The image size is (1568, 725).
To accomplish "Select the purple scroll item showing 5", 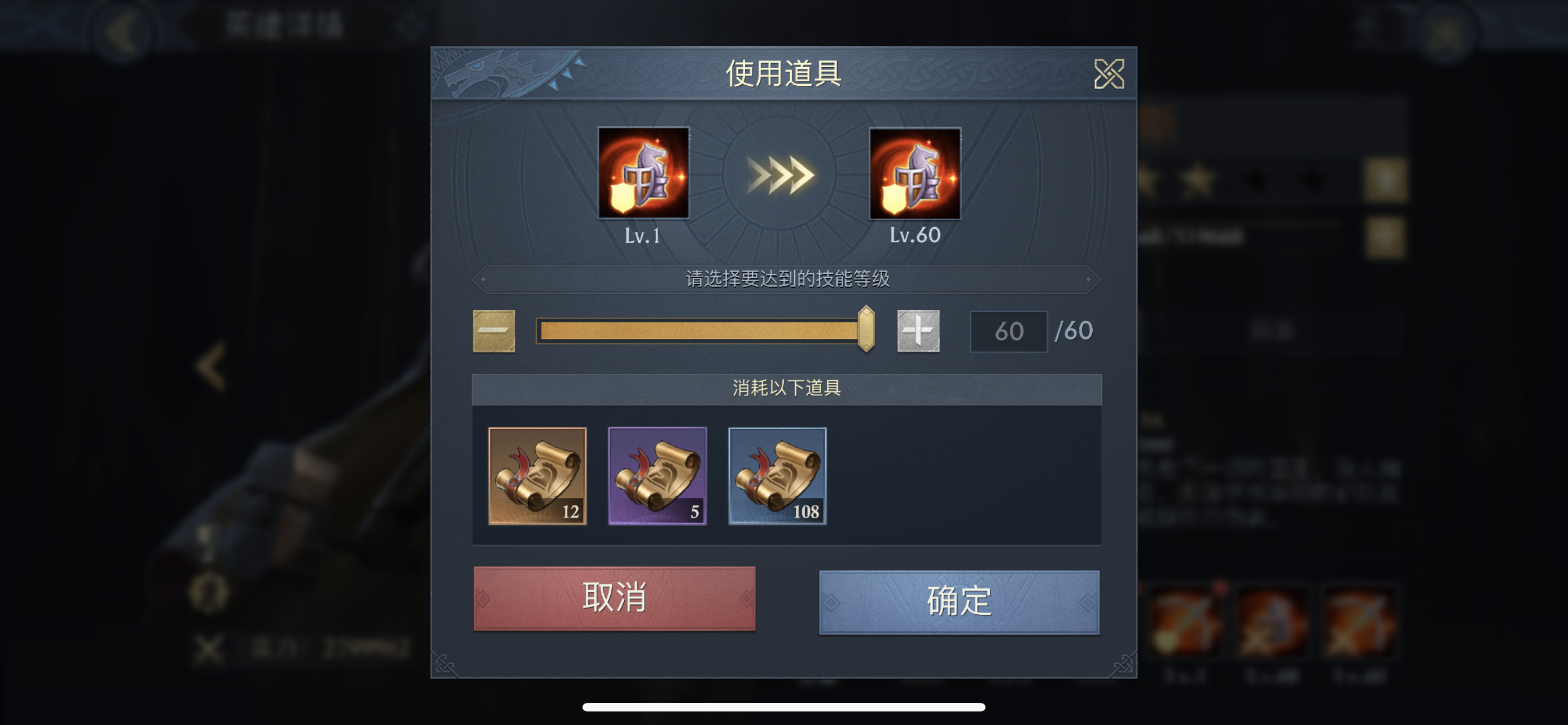I will tap(658, 477).
